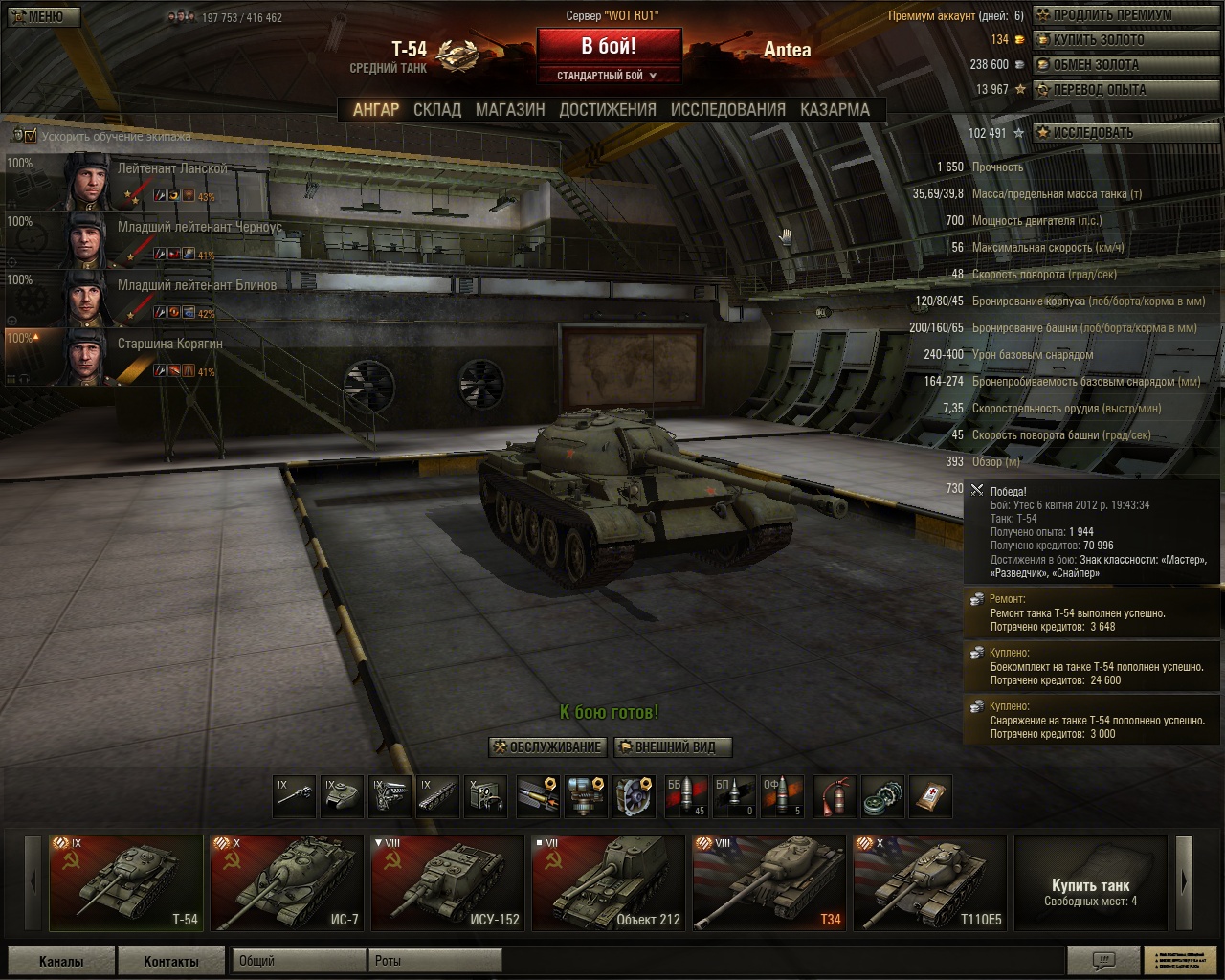The height and width of the screenshot is (980, 1225).
Task: Open the ОБСЛУЖИВАНИЕ service button
Action: click(547, 747)
